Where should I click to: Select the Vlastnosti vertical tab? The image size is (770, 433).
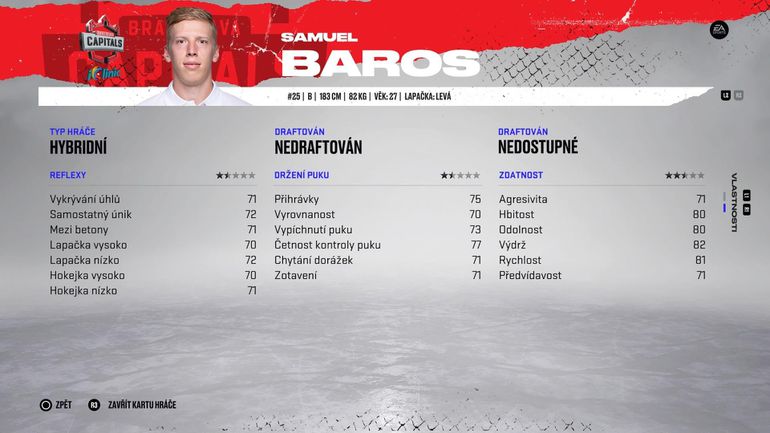point(734,203)
